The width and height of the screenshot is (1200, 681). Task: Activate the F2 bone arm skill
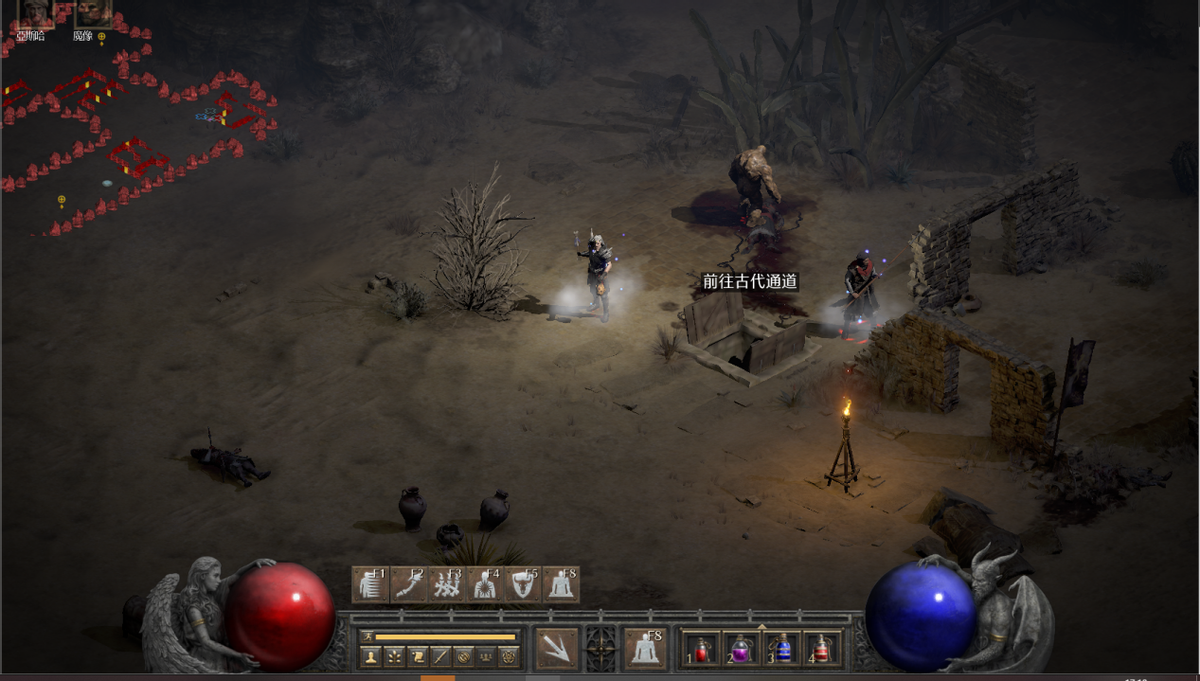pos(408,585)
